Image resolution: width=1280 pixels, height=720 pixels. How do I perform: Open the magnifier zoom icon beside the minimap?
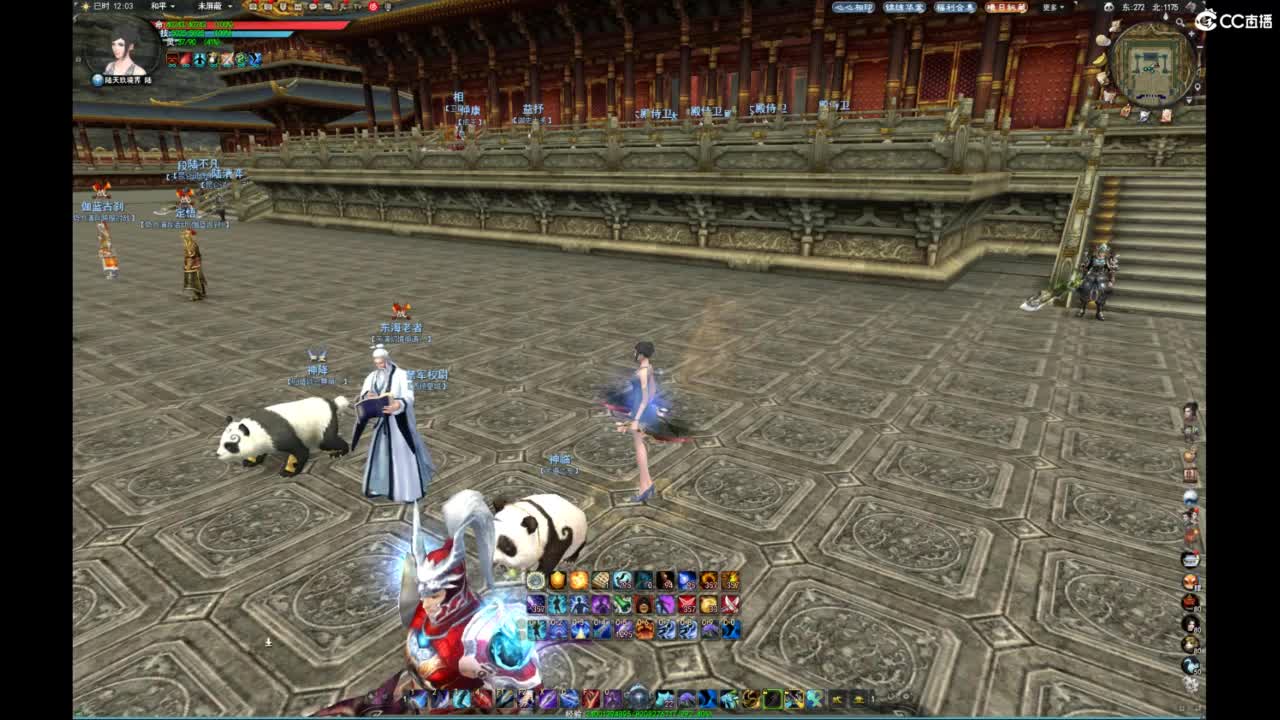[1179, 22]
